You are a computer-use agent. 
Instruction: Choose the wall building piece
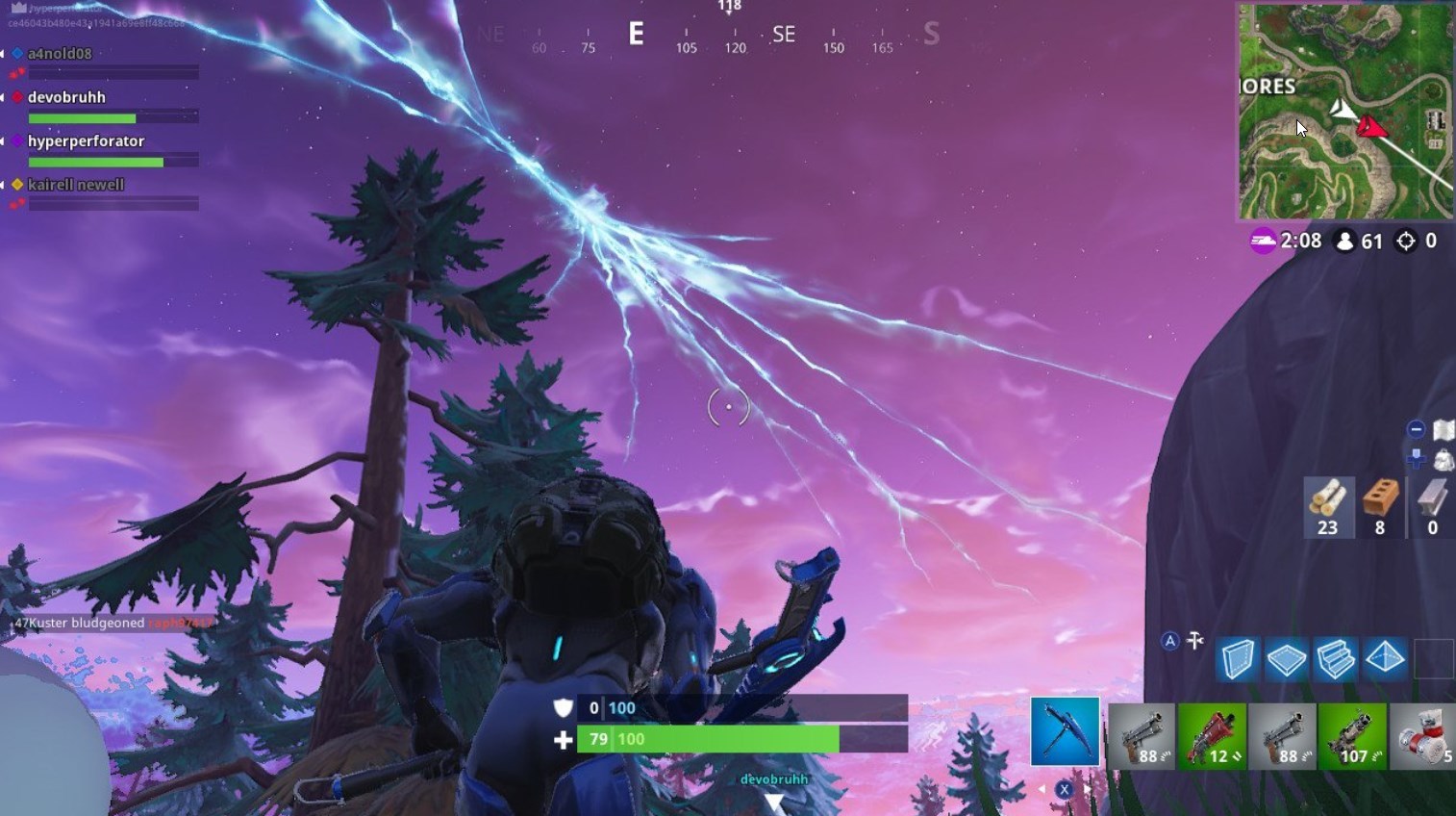[x=1237, y=660]
